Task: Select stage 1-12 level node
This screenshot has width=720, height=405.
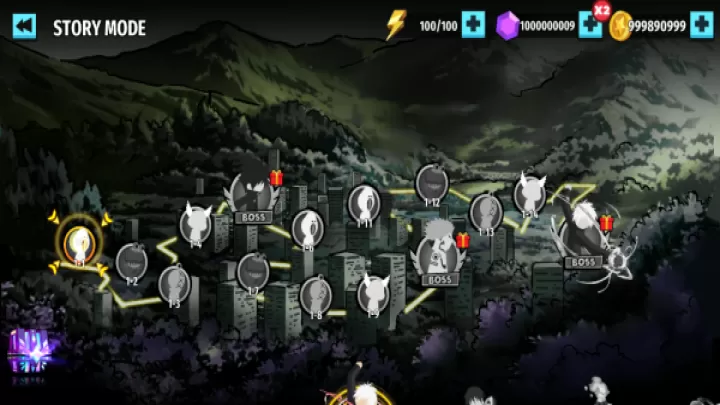Action: 432,183
